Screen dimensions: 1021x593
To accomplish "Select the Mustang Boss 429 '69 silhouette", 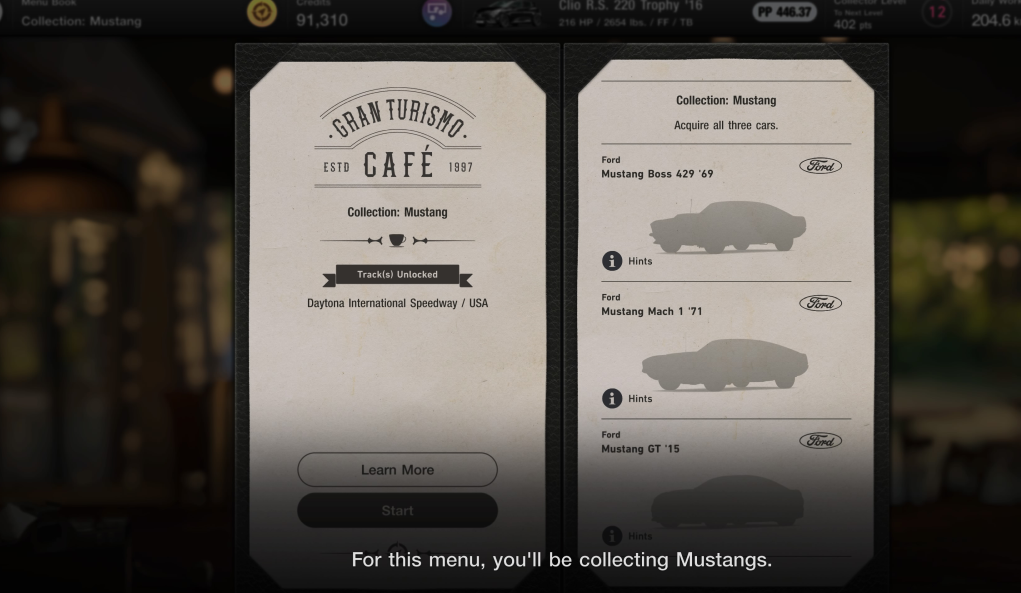I will pyautogui.click(x=726, y=227).
